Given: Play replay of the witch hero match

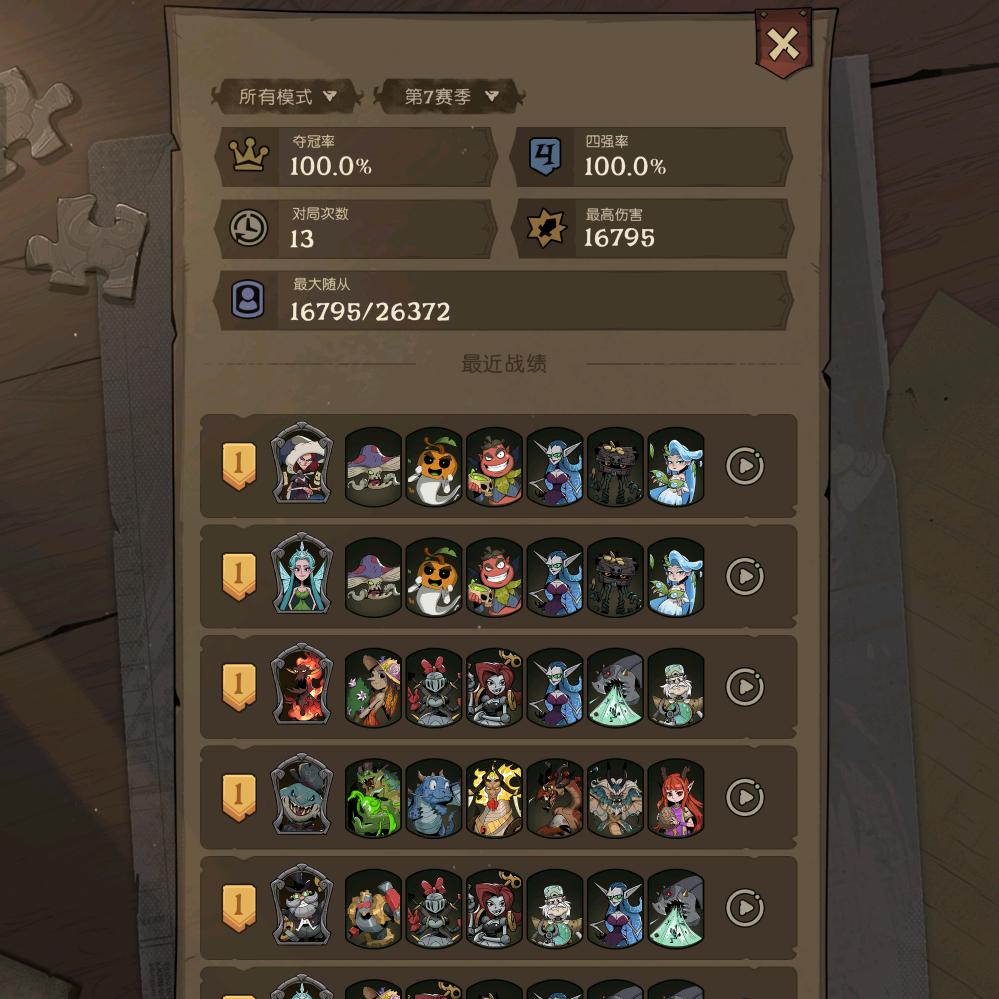Looking at the screenshot, I should 744,466.
